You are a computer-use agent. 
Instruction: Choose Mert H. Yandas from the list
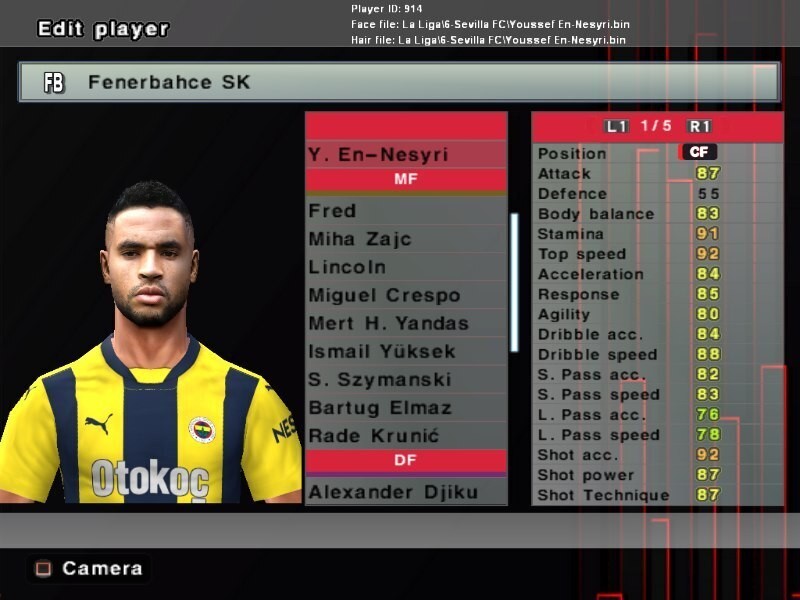coord(405,323)
